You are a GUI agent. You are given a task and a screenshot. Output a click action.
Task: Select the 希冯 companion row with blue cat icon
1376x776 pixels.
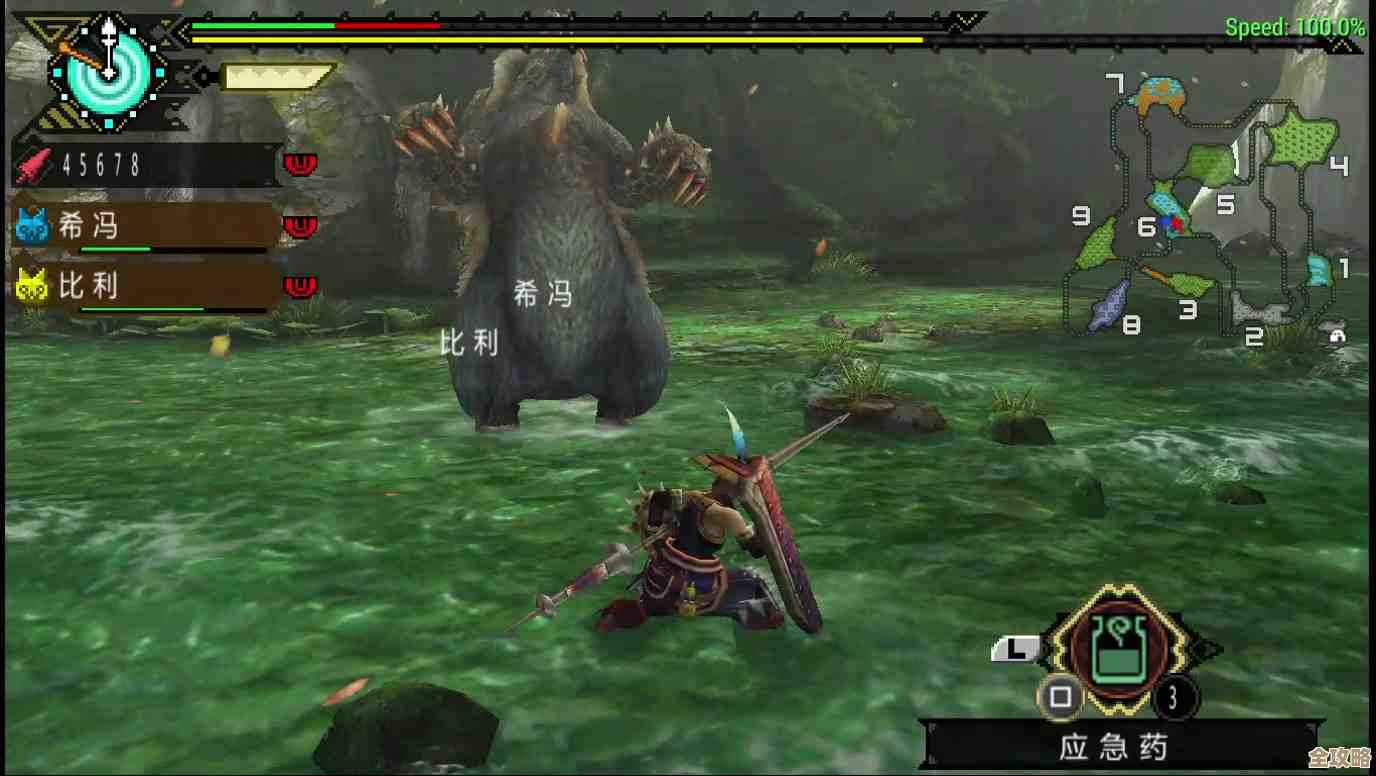[144, 227]
